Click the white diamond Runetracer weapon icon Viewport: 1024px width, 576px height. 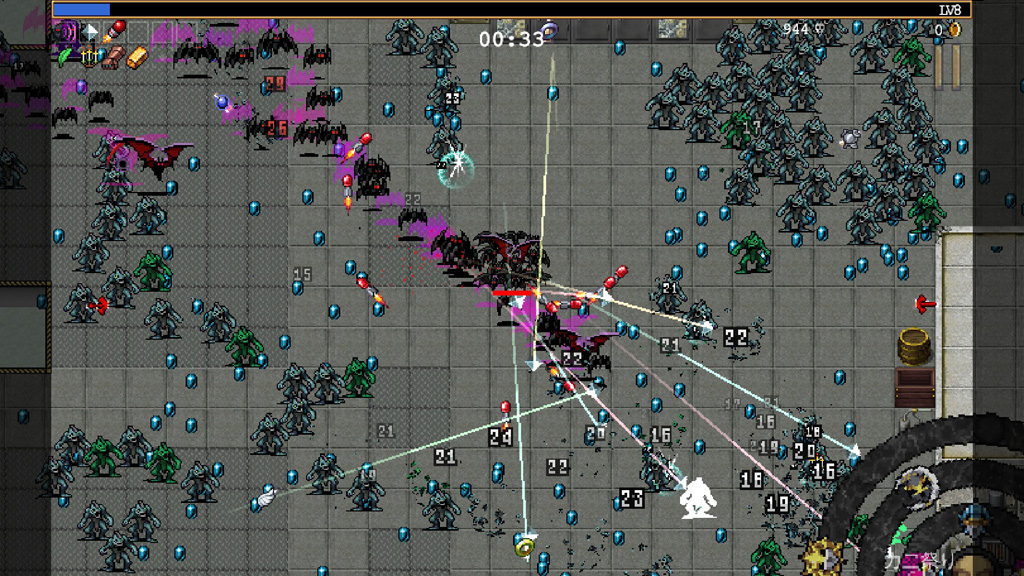coord(90,33)
